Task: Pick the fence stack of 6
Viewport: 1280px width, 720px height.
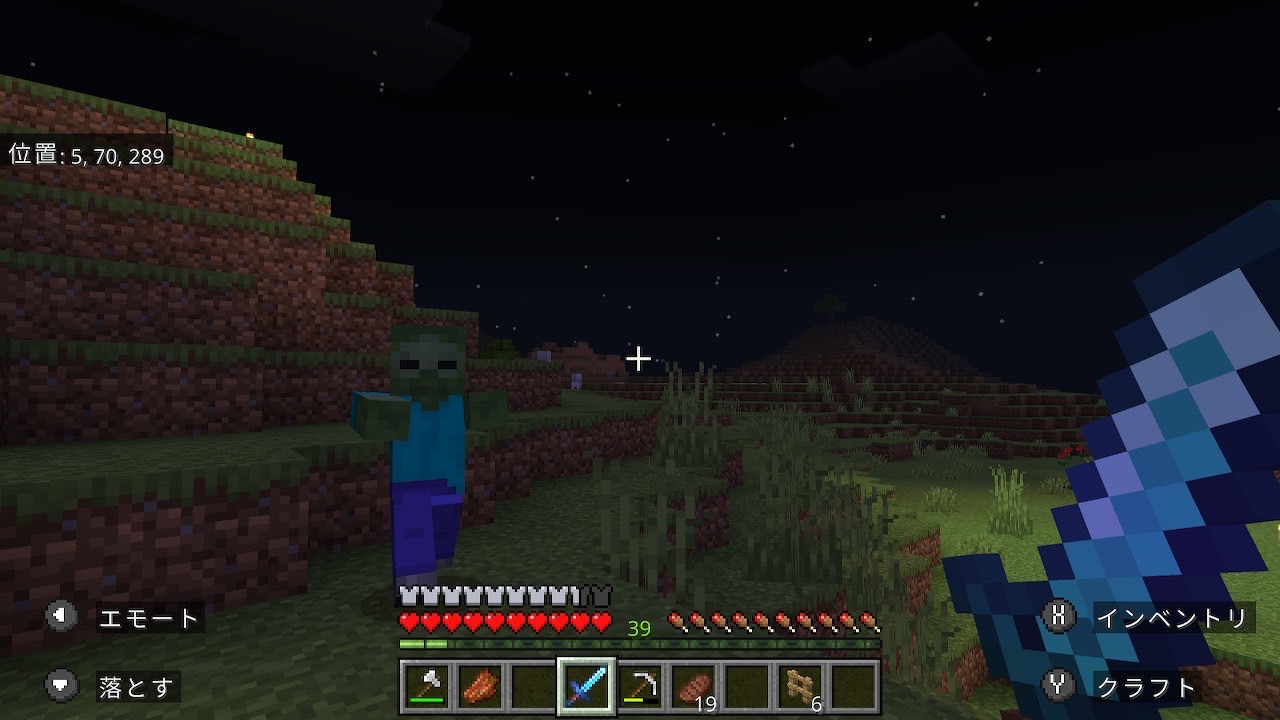Action: click(x=801, y=687)
